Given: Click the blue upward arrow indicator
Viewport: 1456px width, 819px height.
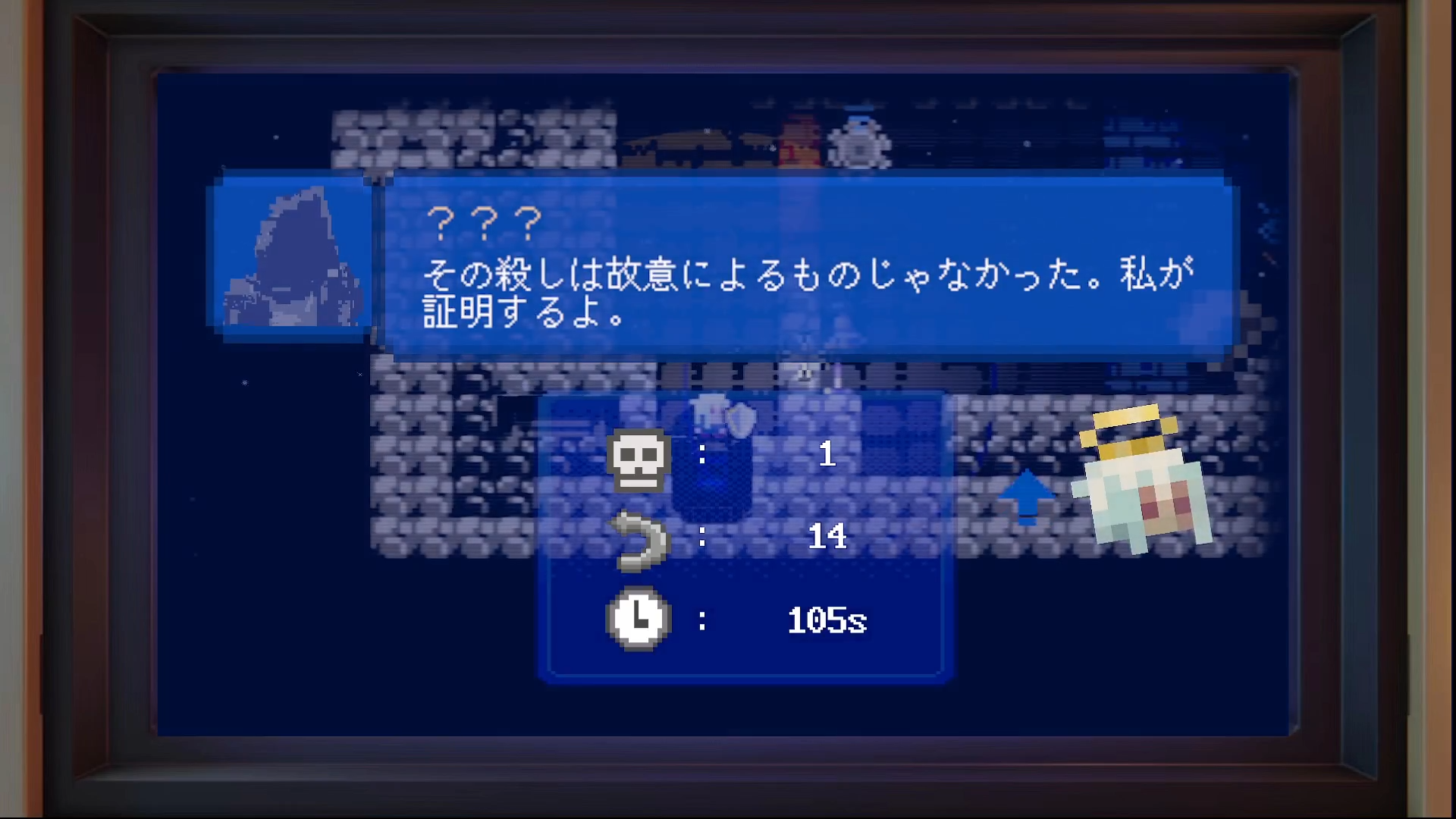Looking at the screenshot, I should [1029, 497].
